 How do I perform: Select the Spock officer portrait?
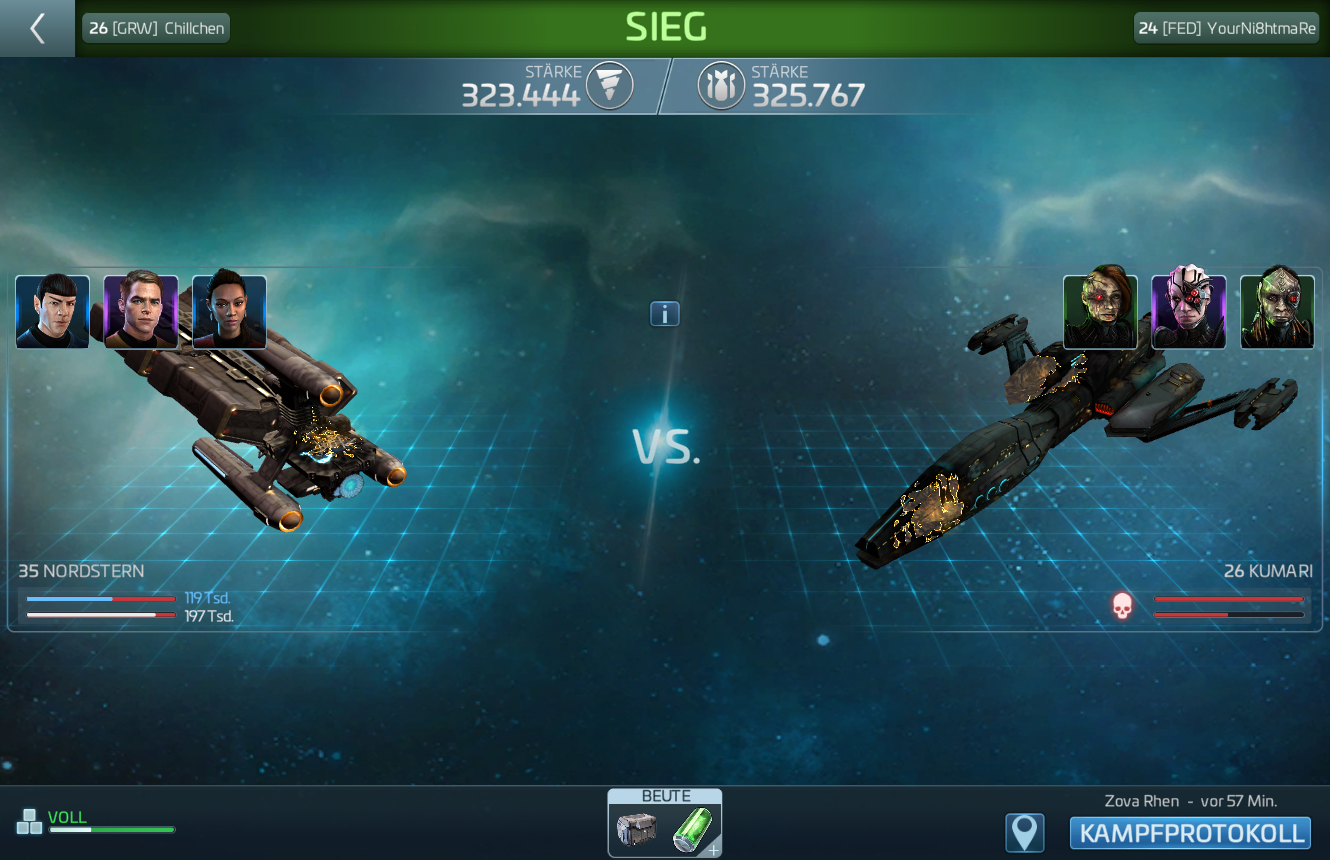(53, 312)
